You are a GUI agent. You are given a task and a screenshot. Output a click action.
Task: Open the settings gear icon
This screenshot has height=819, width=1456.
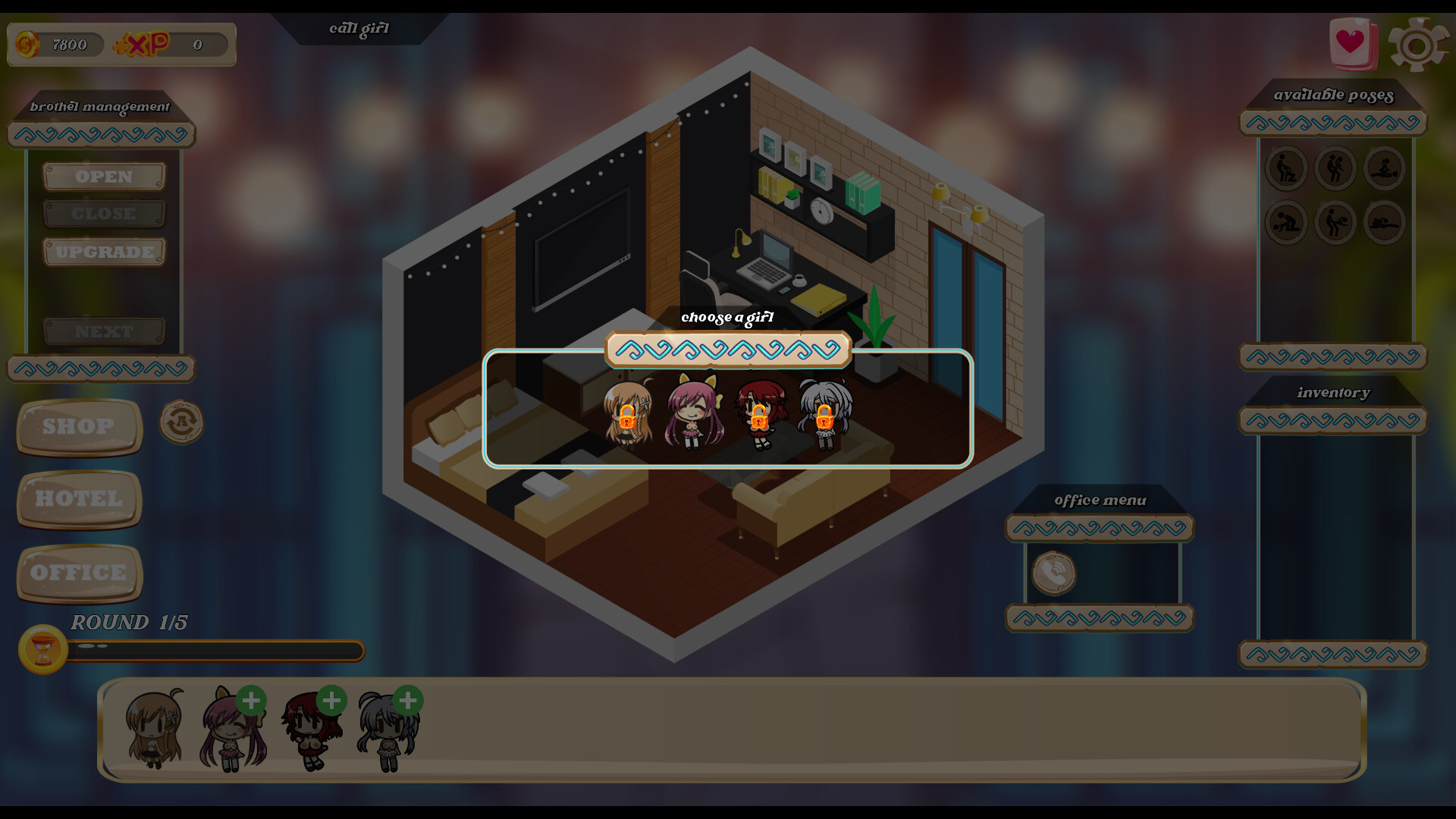1417,44
